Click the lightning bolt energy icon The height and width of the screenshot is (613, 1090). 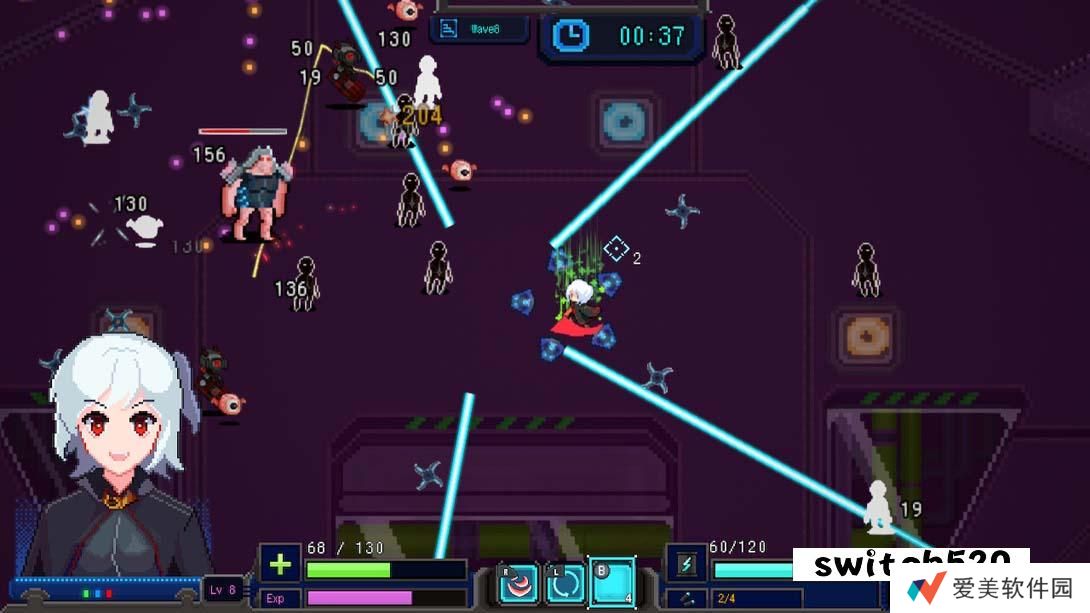[687, 565]
